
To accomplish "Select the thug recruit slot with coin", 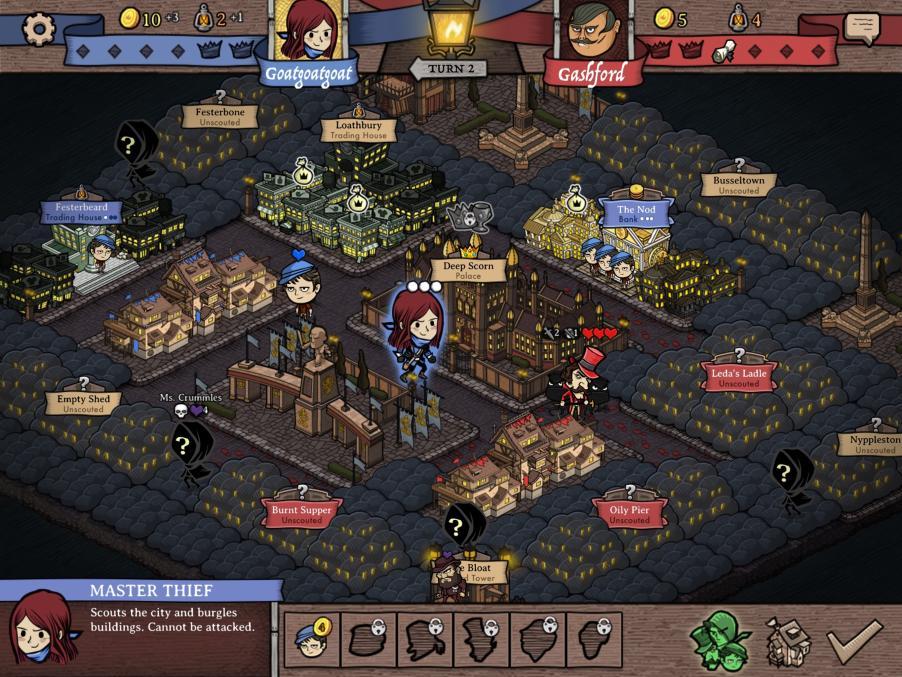I will coord(311,640).
